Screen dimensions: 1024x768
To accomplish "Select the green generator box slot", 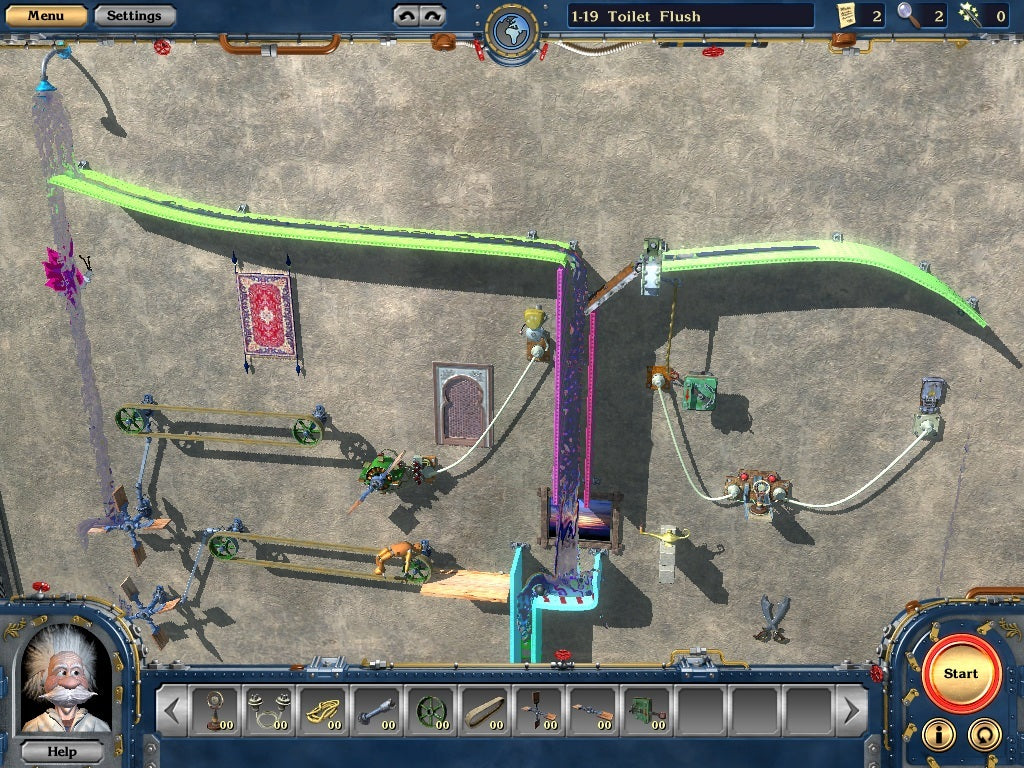I will pos(646,711).
